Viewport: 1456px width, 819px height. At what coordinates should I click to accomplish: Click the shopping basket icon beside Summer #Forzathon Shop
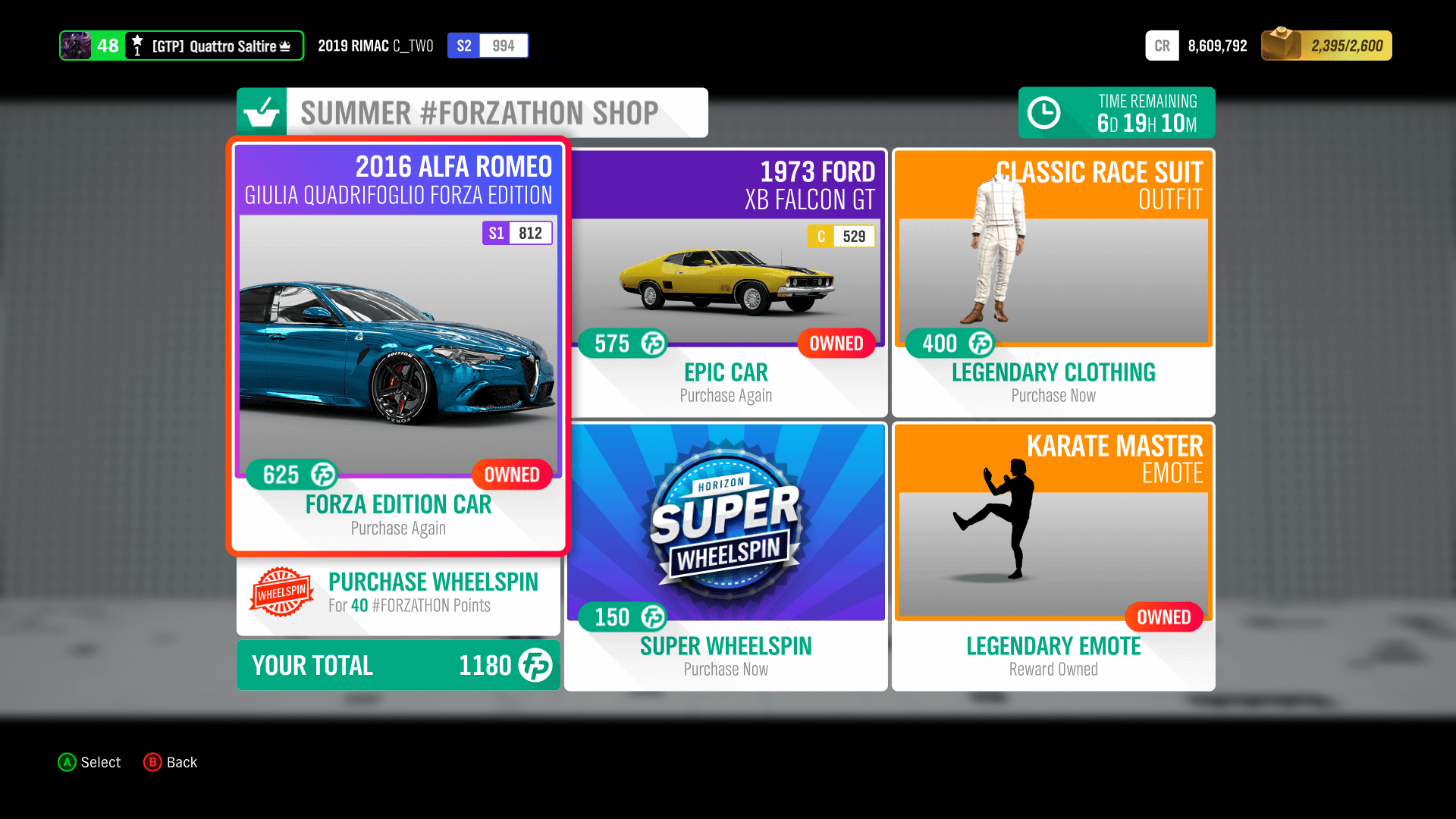point(261,112)
